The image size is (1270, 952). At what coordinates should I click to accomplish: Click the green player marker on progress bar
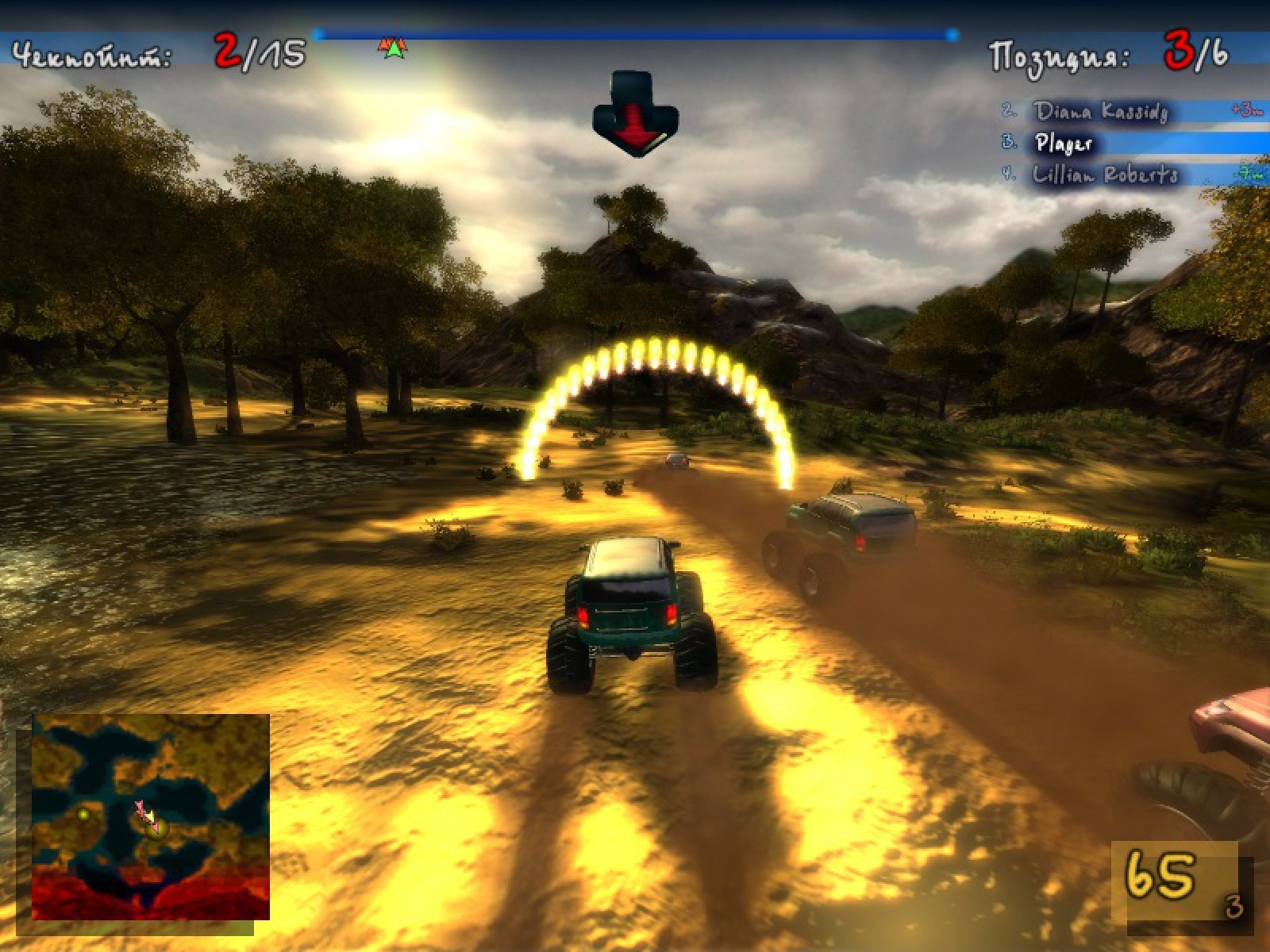393,50
